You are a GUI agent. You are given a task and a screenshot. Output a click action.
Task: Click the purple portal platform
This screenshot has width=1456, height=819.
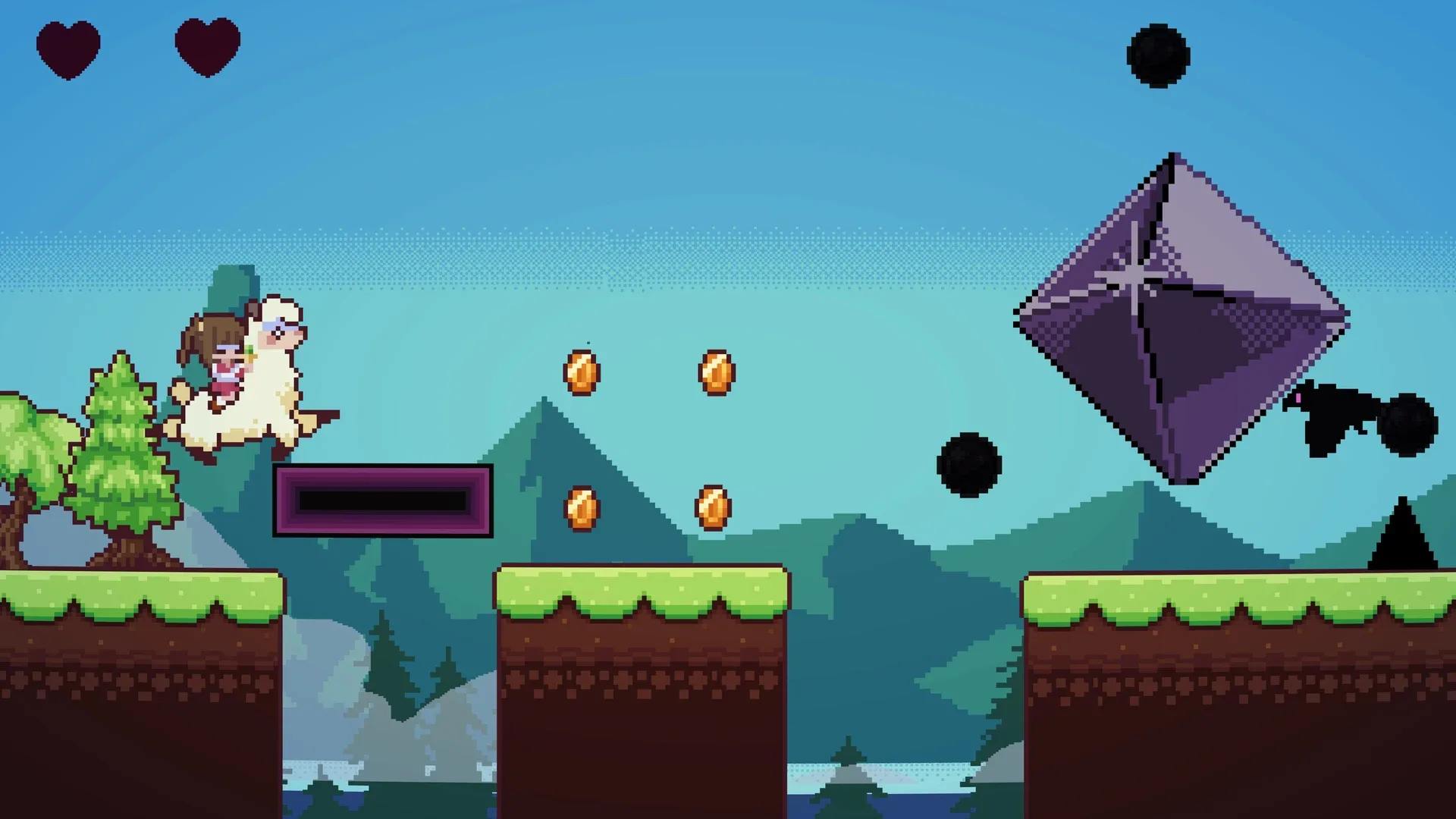coord(383,500)
